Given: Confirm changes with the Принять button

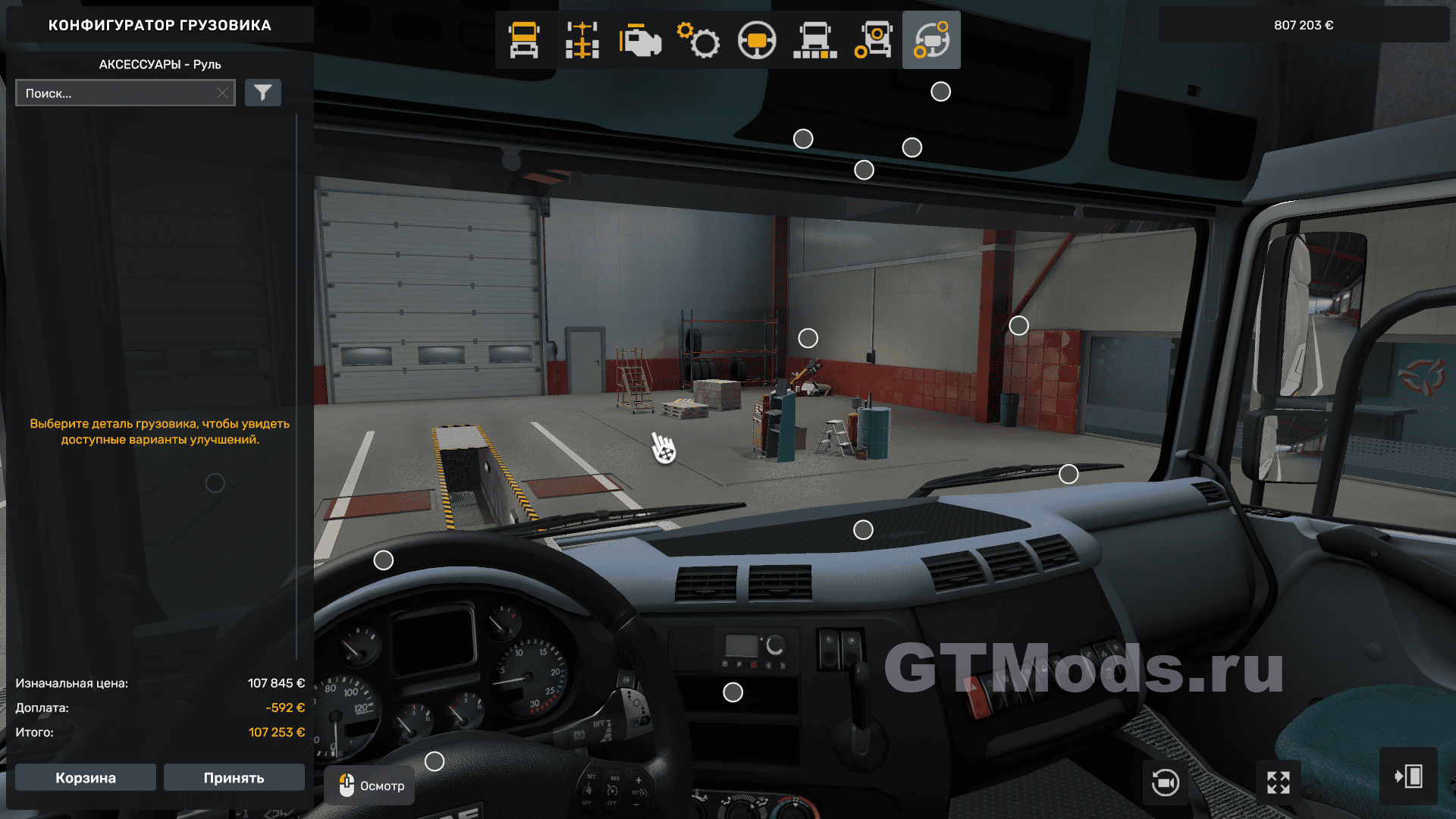Looking at the screenshot, I should pos(234,777).
